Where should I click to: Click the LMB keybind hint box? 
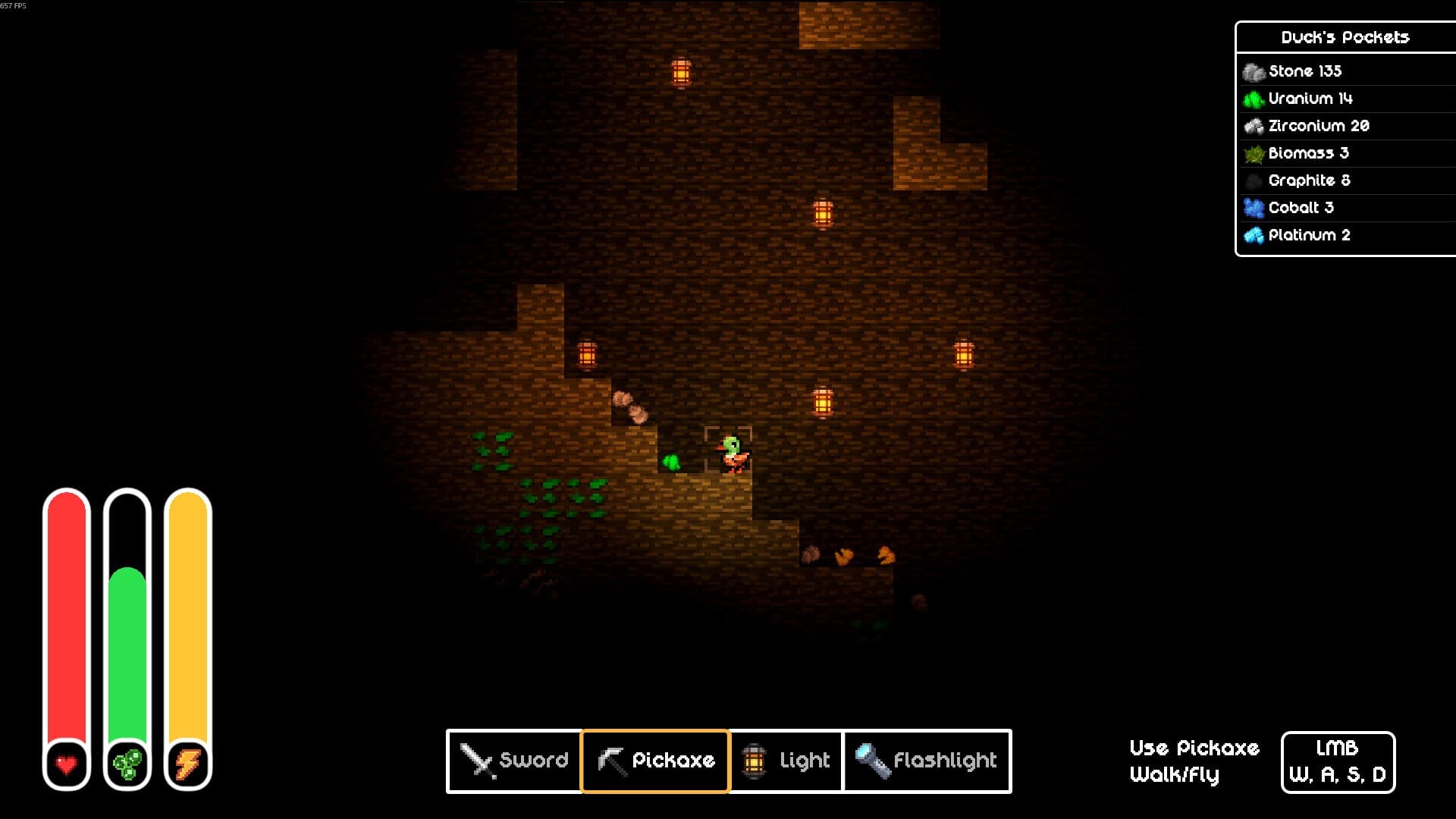click(1339, 761)
